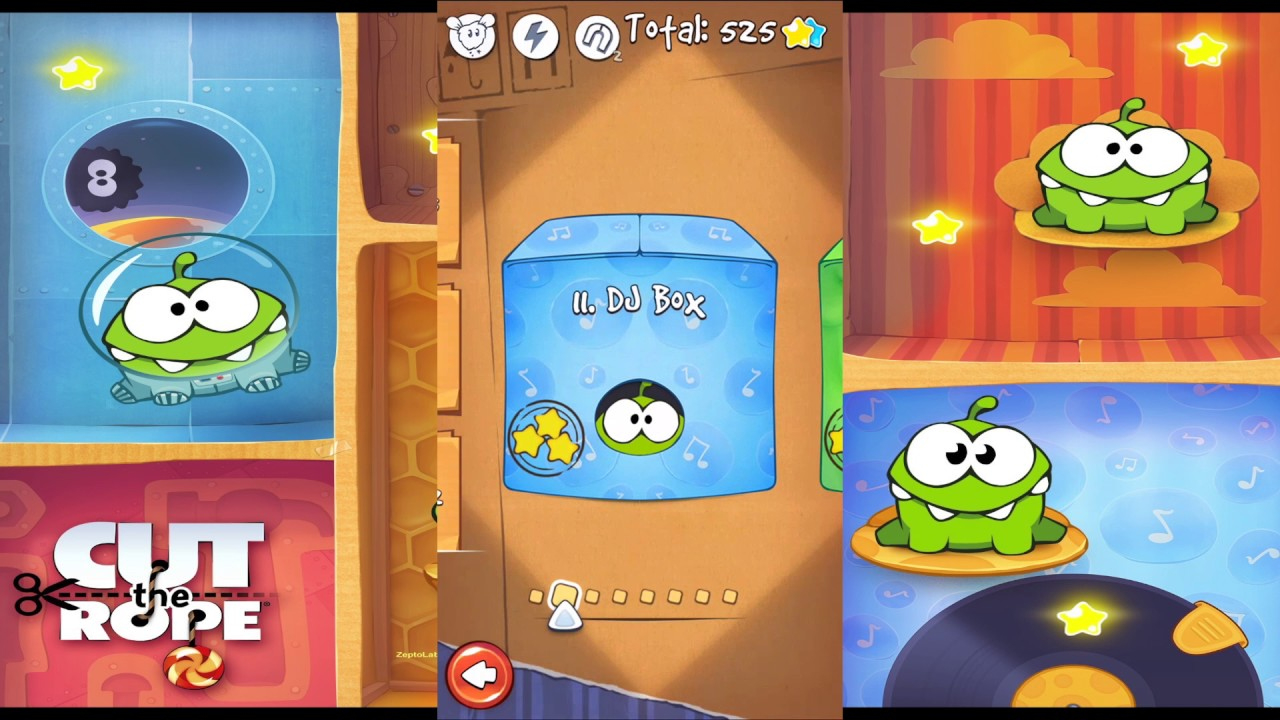Select the first page indicator dot
Image resolution: width=1280 pixels, height=720 pixels.
click(x=537, y=595)
